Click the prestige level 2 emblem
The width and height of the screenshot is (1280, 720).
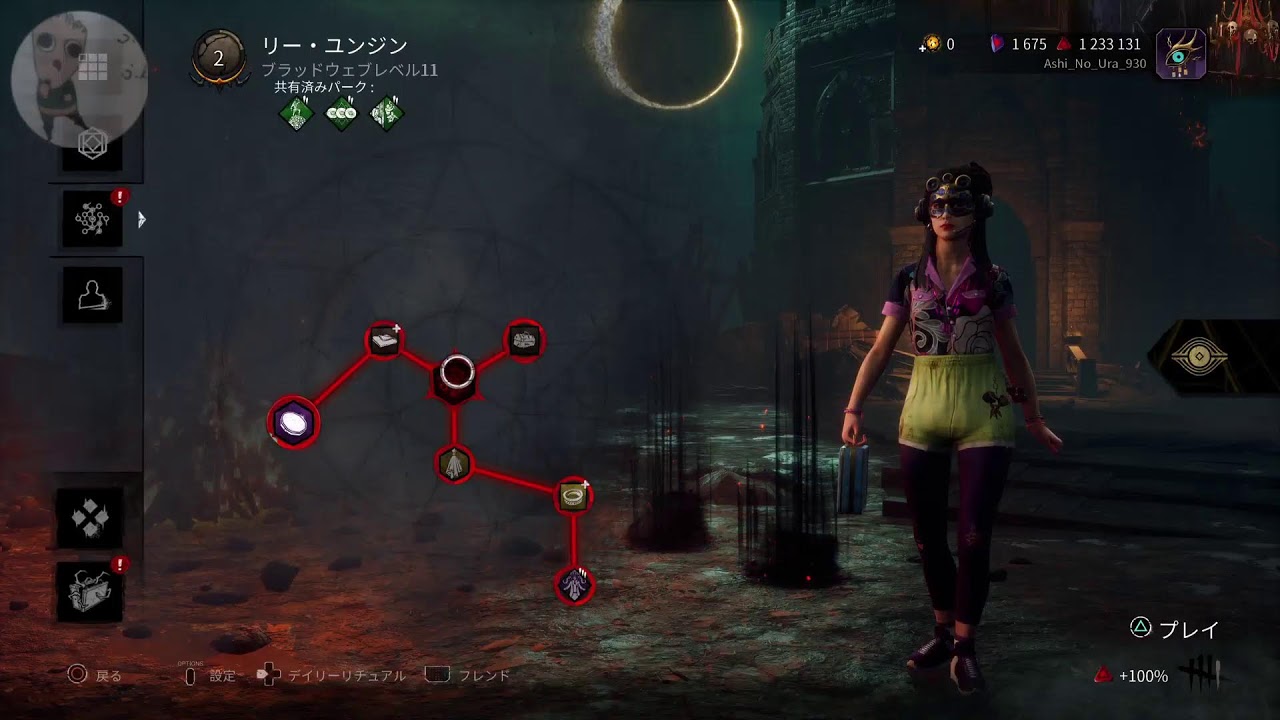pos(218,58)
